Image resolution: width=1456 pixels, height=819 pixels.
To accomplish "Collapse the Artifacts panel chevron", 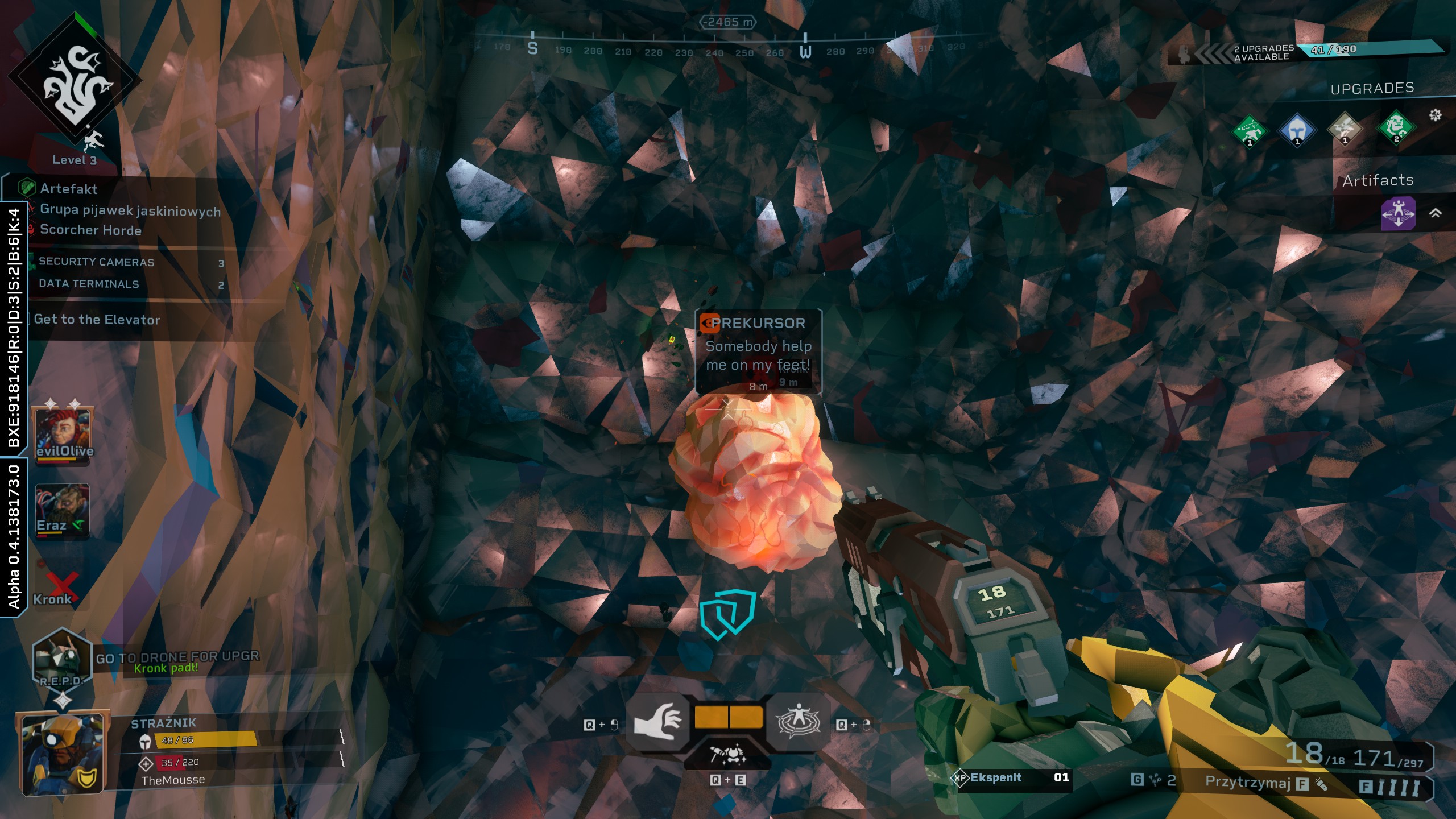I will pyautogui.click(x=1436, y=213).
